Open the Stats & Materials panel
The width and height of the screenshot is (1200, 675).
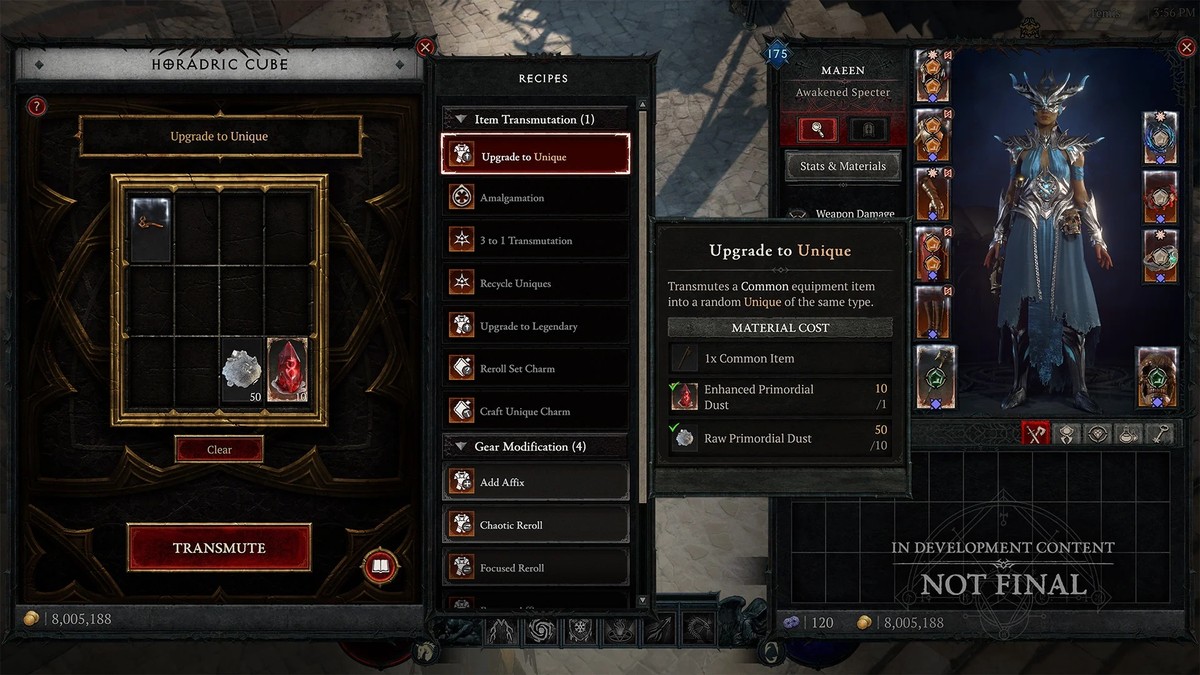(x=842, y=166)
